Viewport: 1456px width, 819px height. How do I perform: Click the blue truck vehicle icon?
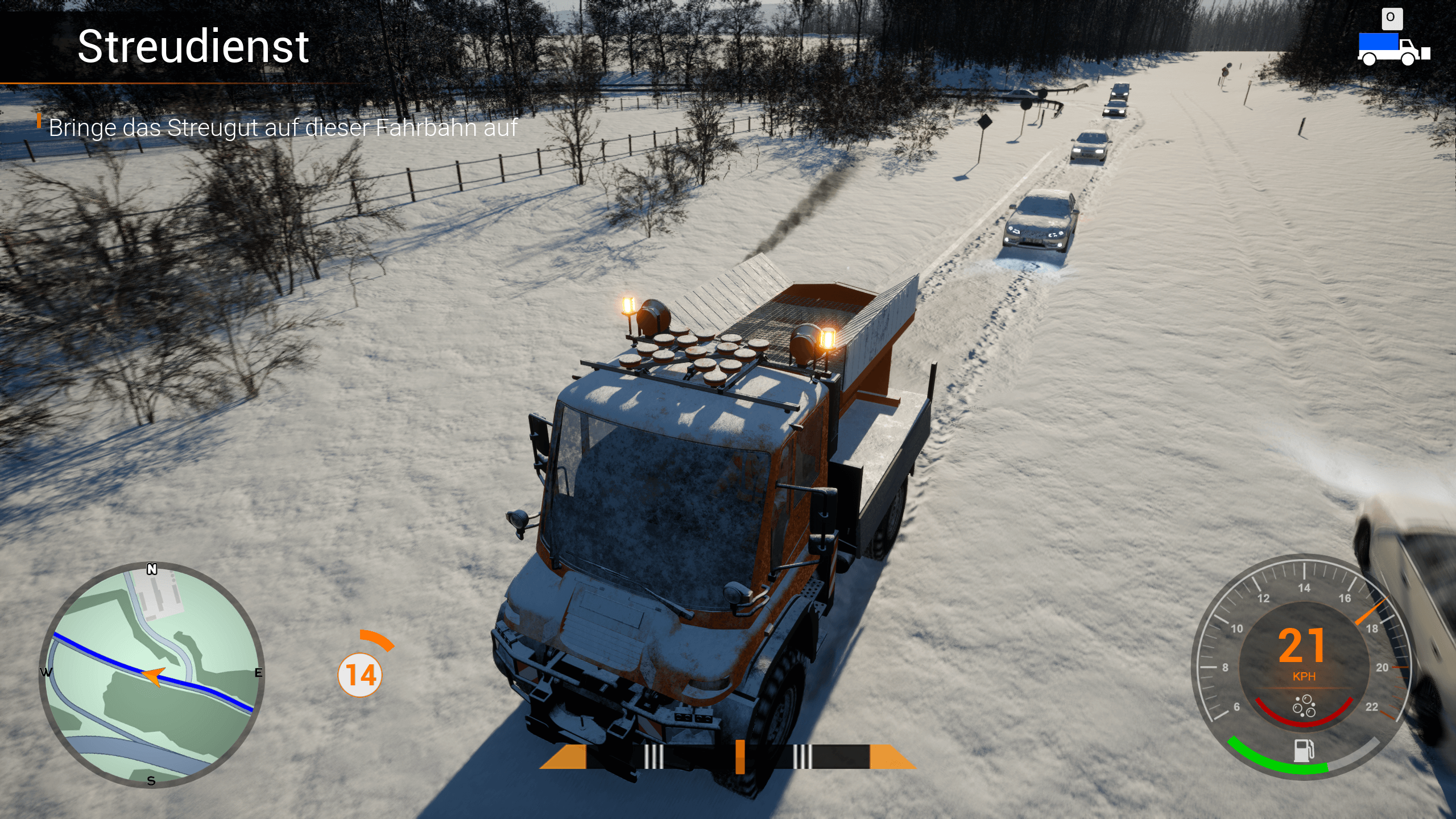(1393, 49)
